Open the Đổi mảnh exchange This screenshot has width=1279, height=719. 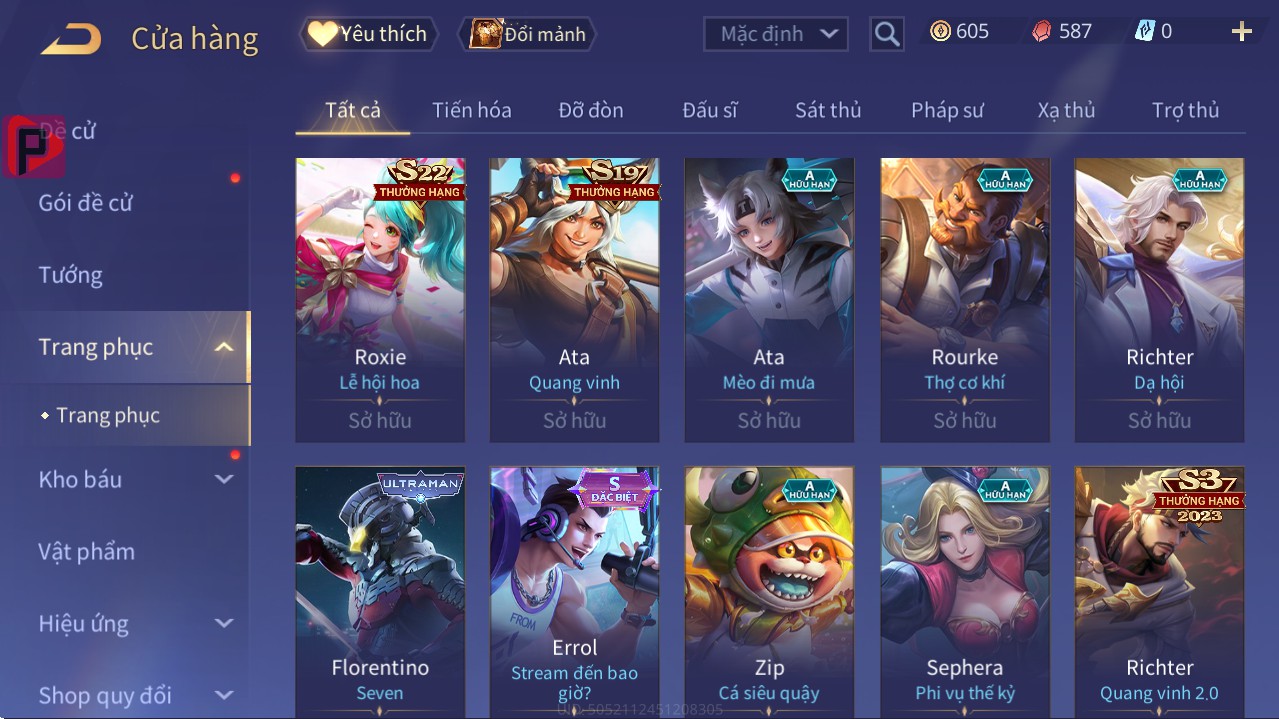click(527, 34)
